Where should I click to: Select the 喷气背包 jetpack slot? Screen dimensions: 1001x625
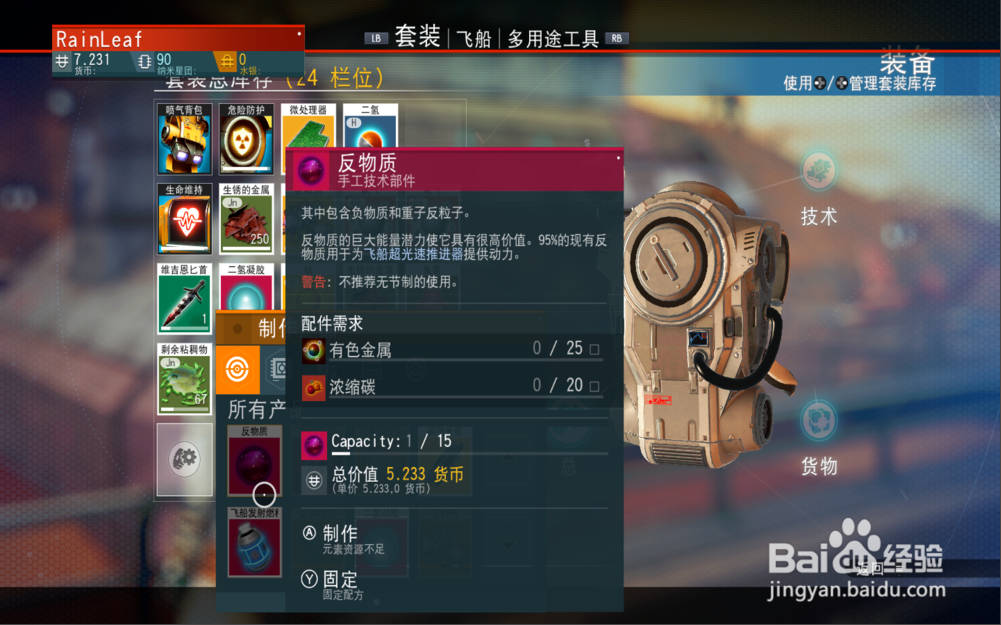pos(185,139)
